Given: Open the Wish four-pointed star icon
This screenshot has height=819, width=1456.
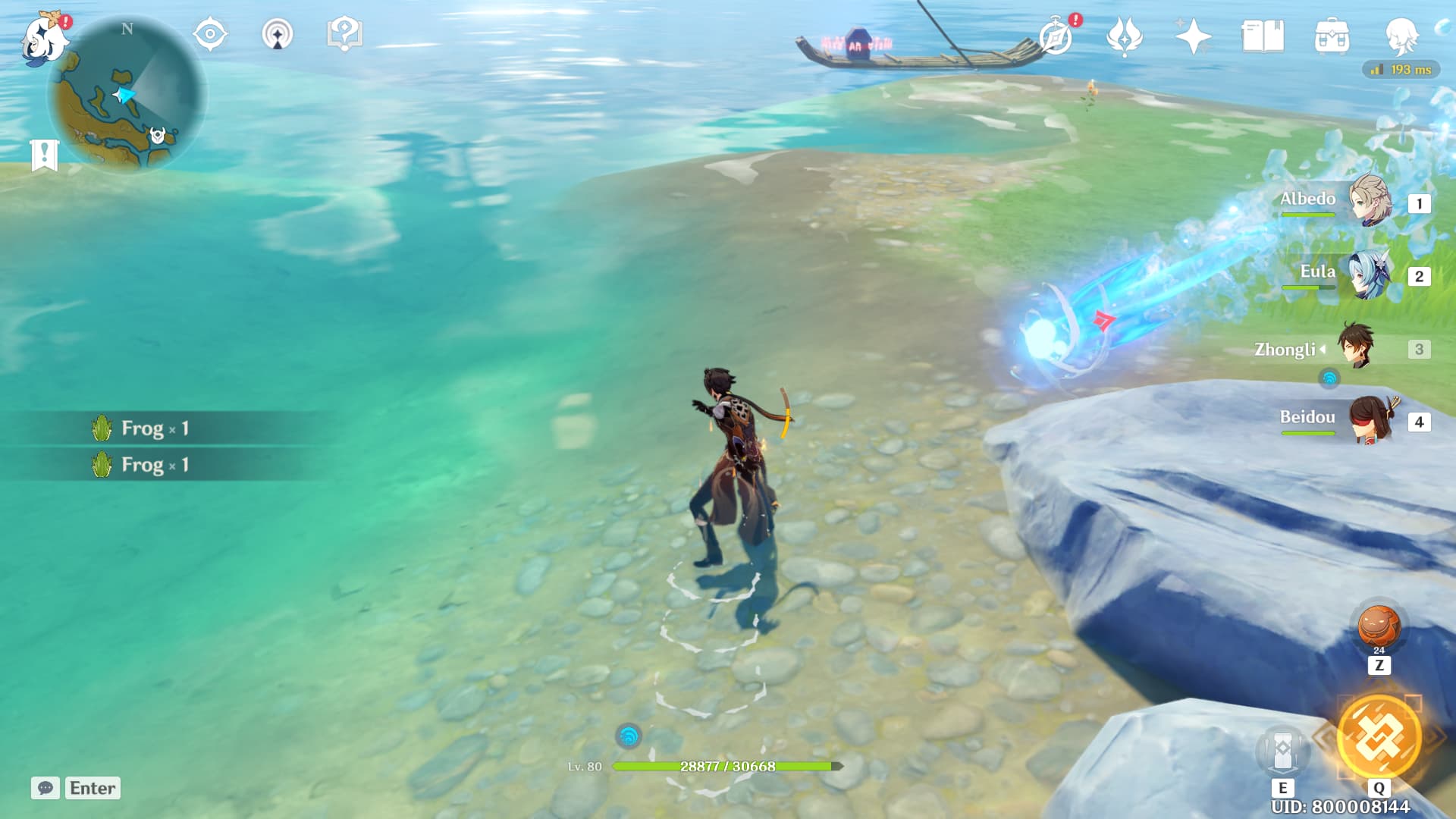Looking at the screenshot, I should tap(1192, 36).
